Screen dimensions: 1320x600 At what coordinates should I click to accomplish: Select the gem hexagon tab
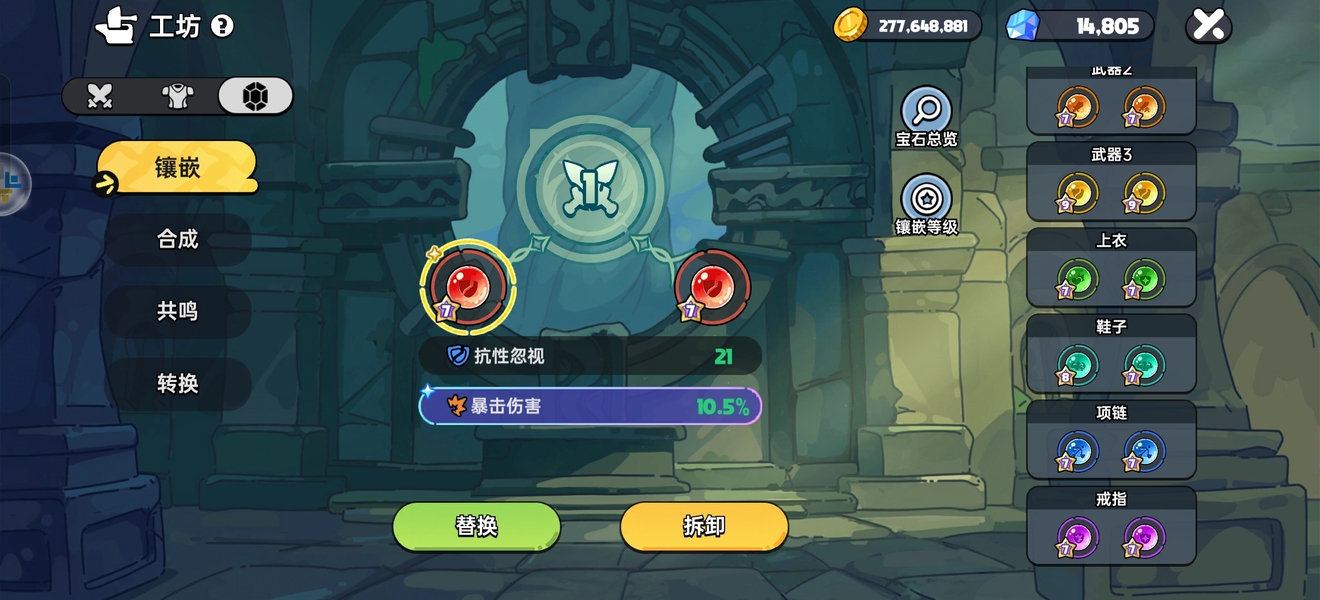tap(255, 96)
